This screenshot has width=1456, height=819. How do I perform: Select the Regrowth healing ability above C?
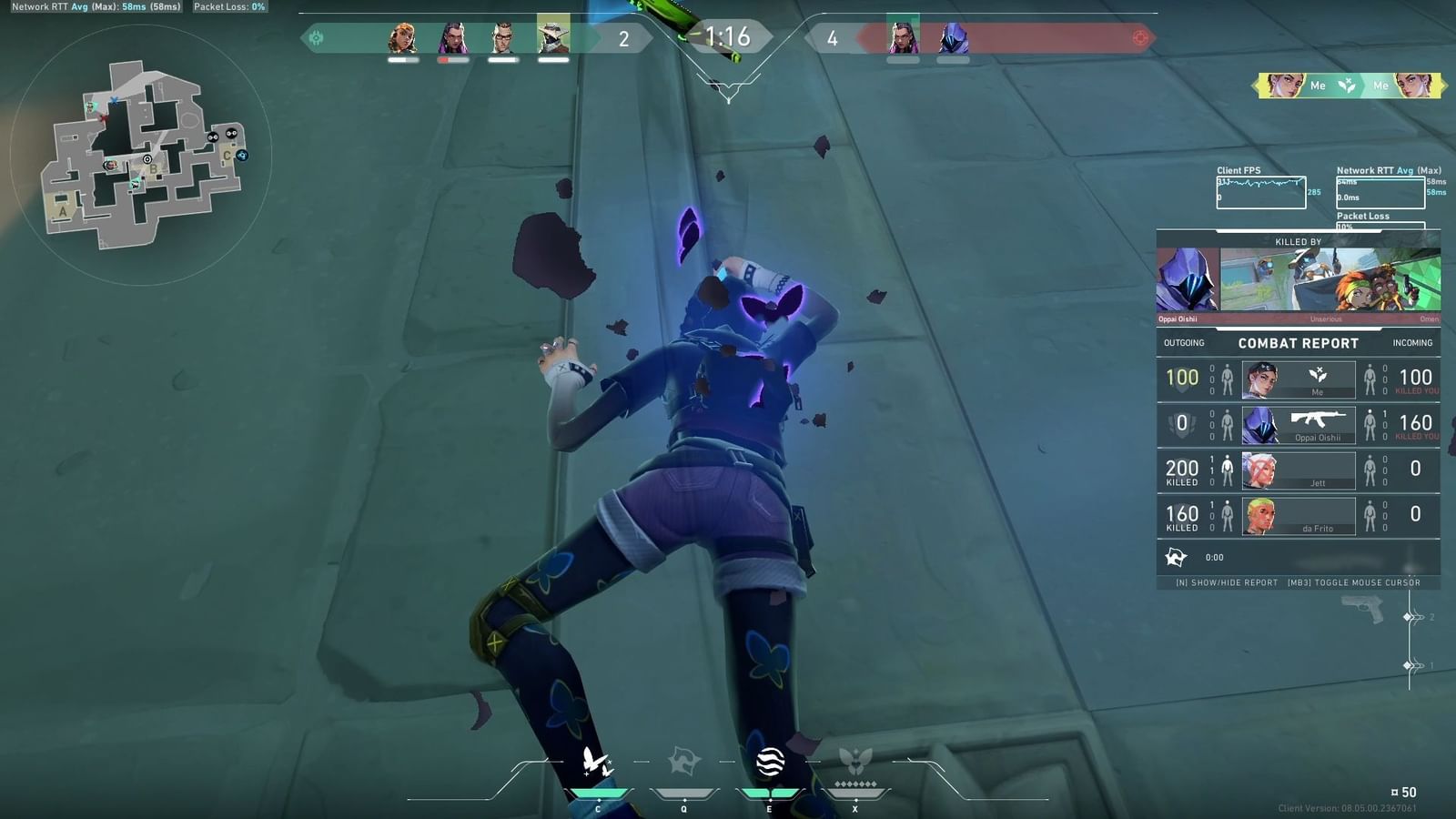tap(596, 764)
